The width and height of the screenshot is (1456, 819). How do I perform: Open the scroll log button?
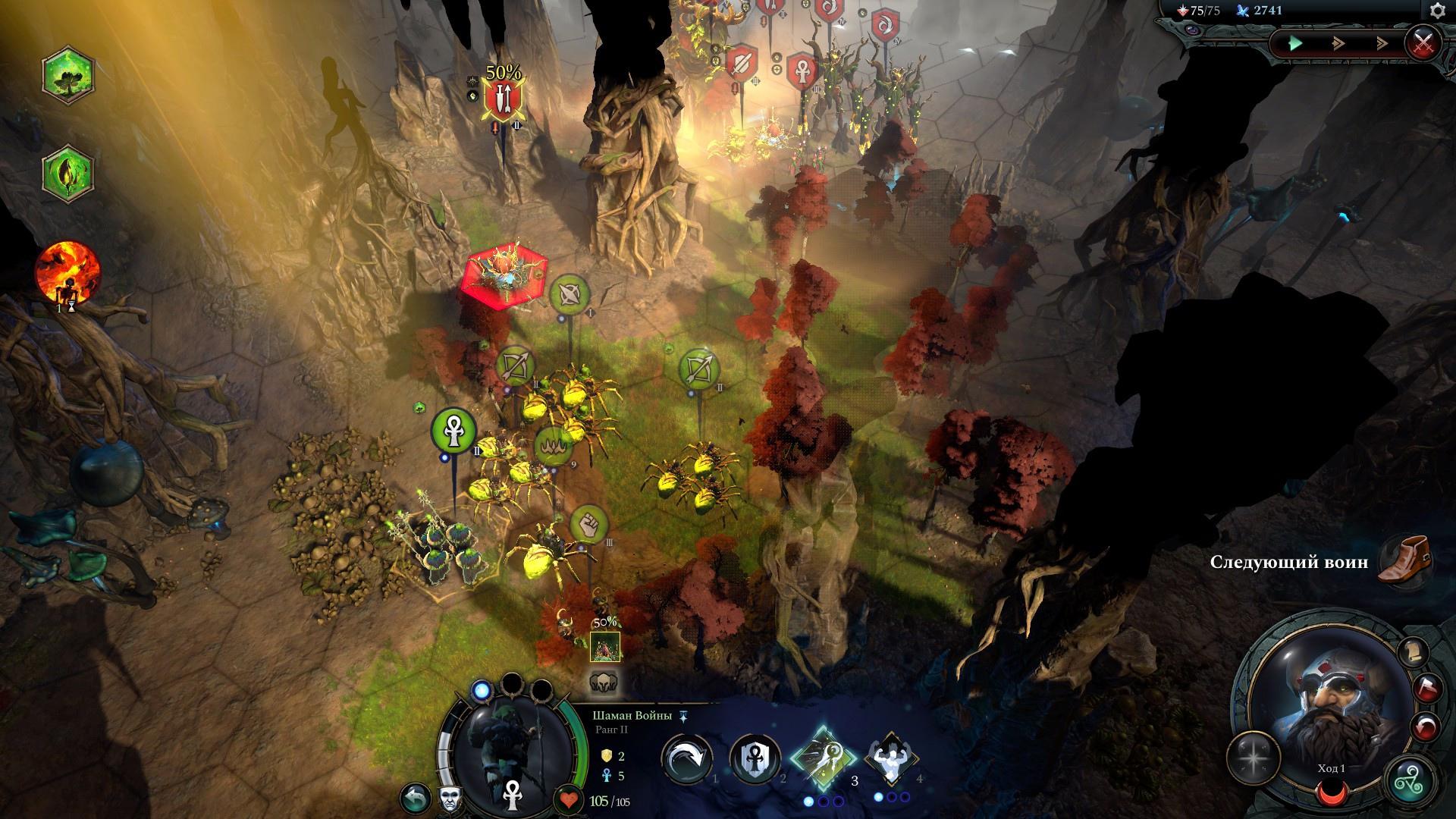pyautogui.click(x=1413, y=651)
